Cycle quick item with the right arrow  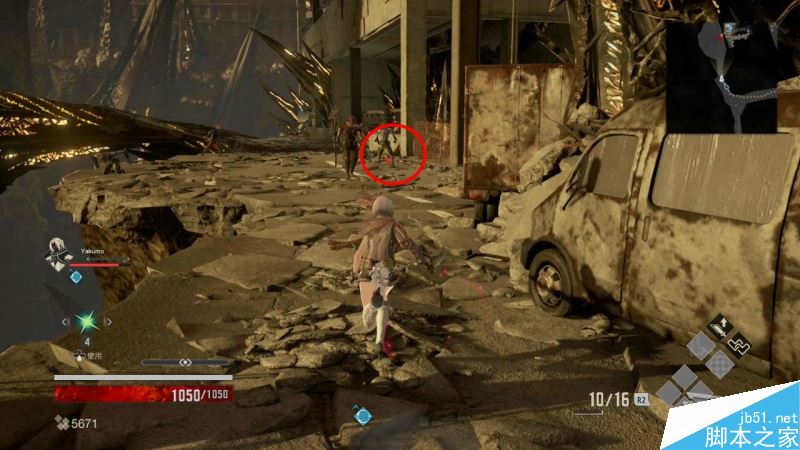pos(108,322)
